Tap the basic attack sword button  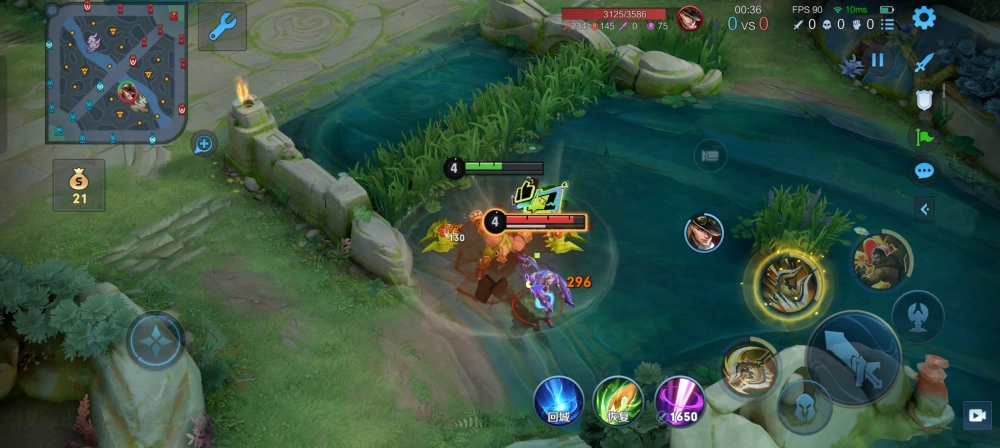pyautogui.click(x=853, y=359)
